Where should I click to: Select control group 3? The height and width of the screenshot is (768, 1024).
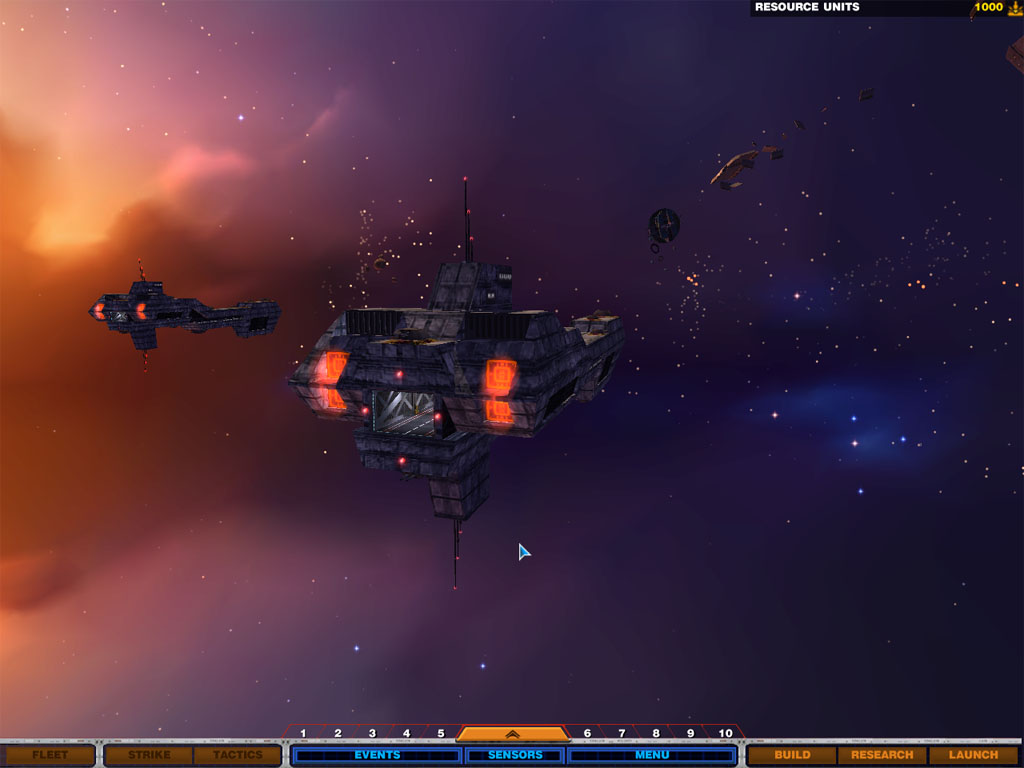click(372, 734)
